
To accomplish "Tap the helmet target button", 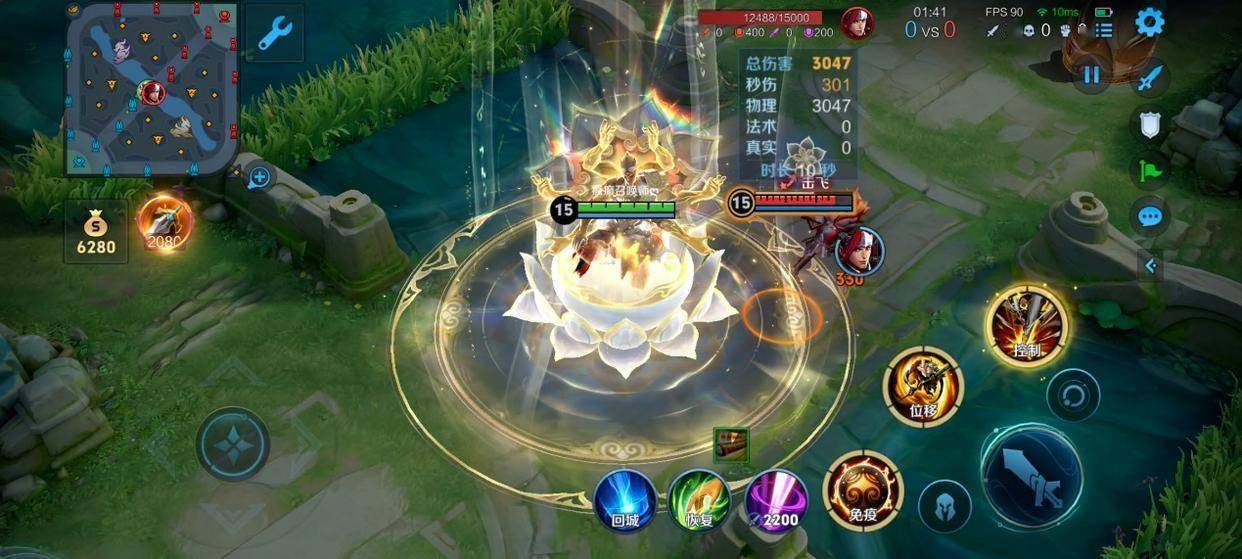I will coord(944,504).
